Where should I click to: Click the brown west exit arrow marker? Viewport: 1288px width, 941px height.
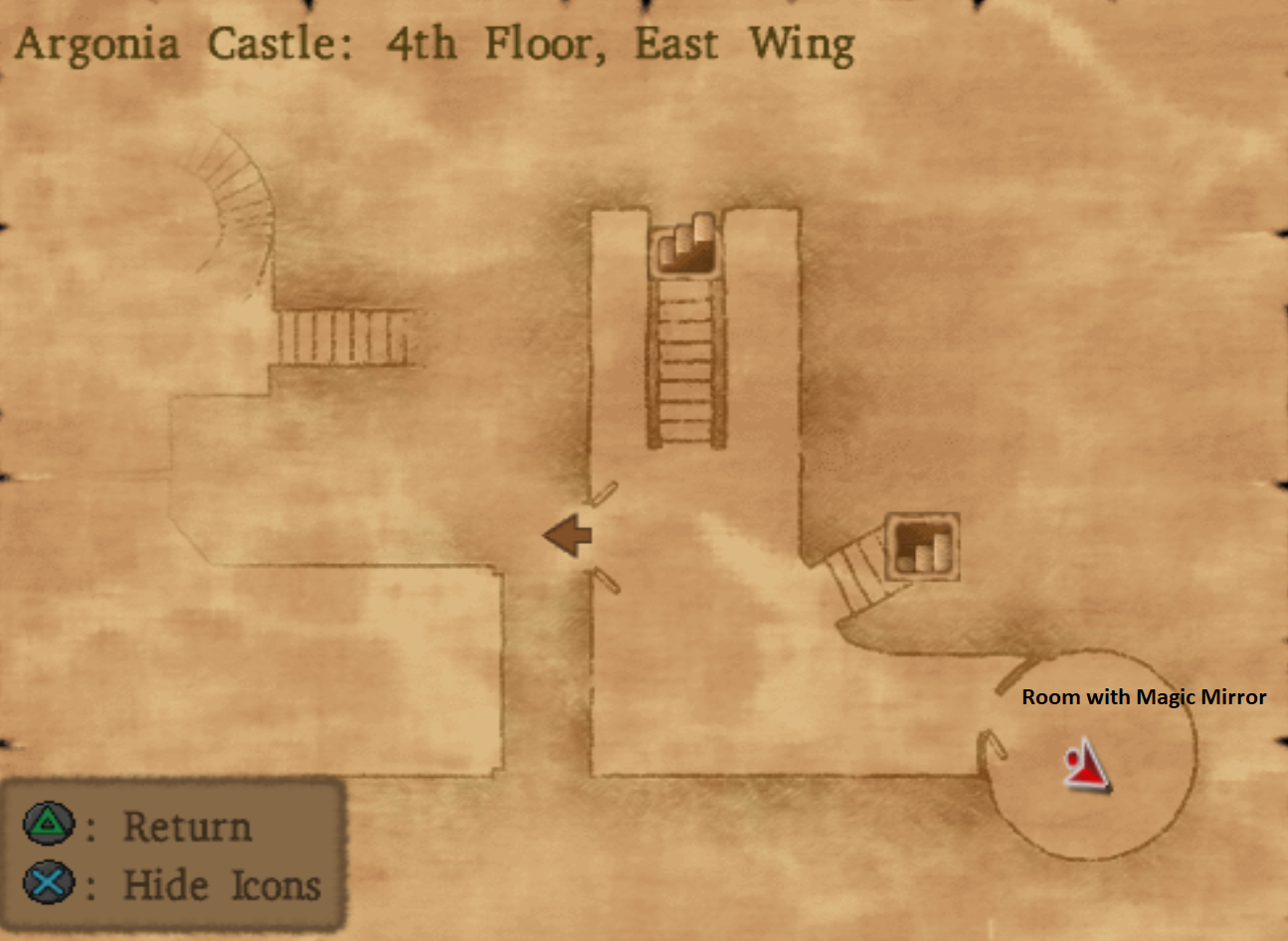click(x=568, y=536)
